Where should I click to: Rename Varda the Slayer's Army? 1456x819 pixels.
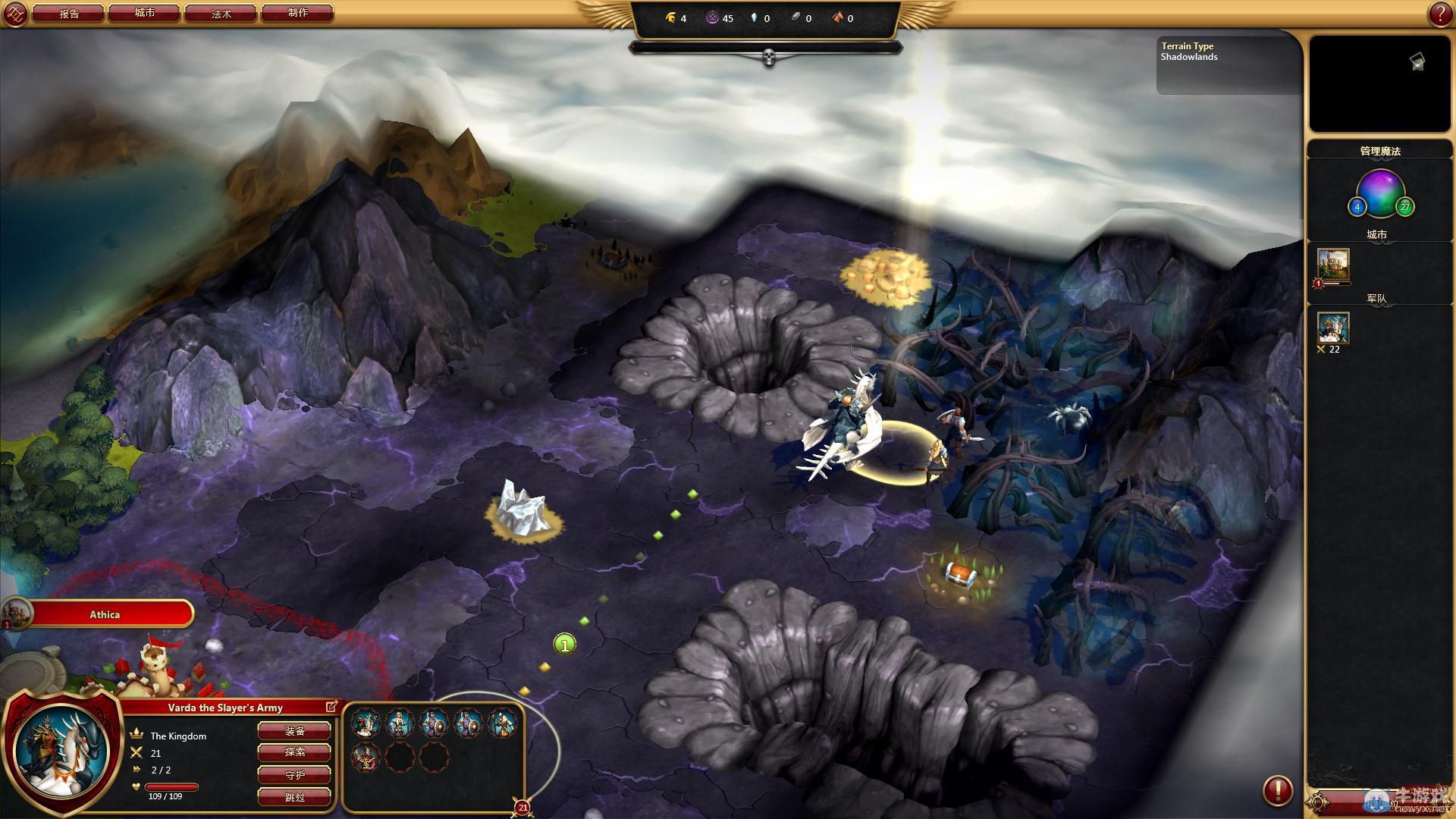[331, 707]
